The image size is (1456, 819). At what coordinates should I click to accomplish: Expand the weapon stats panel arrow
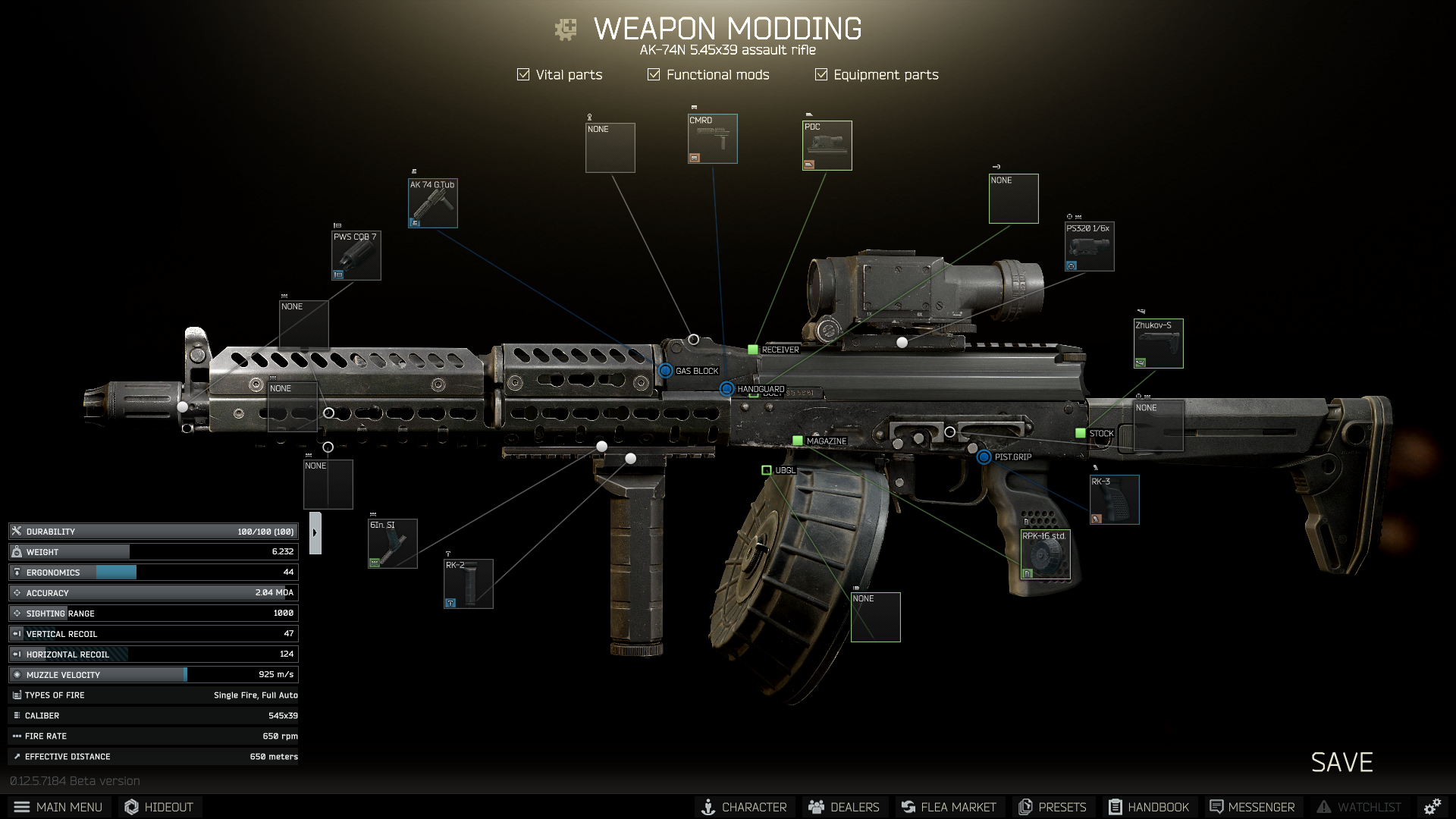point(314,532)
